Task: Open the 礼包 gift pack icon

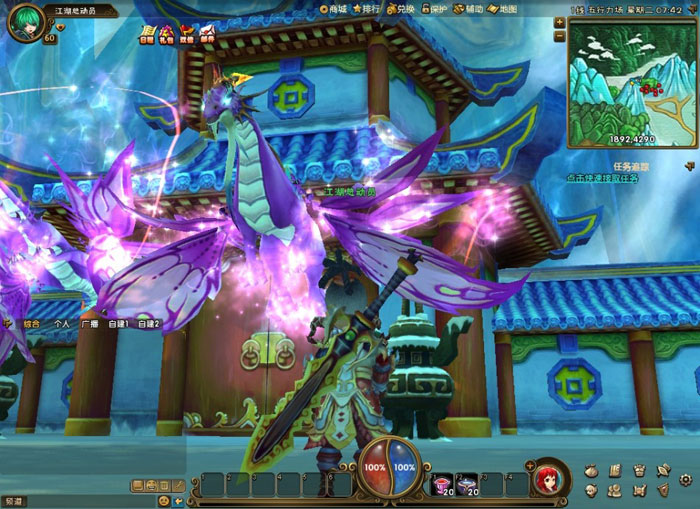Action: tap(166, 34)
